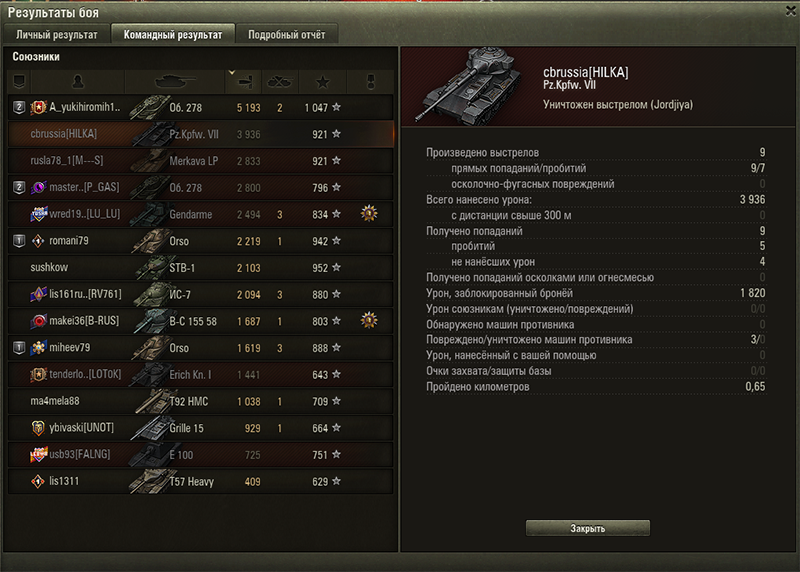This screenshot has height=572, width=800.
Task: Pick makei36 B-C 155 58 row
Action: pos(200,321)
